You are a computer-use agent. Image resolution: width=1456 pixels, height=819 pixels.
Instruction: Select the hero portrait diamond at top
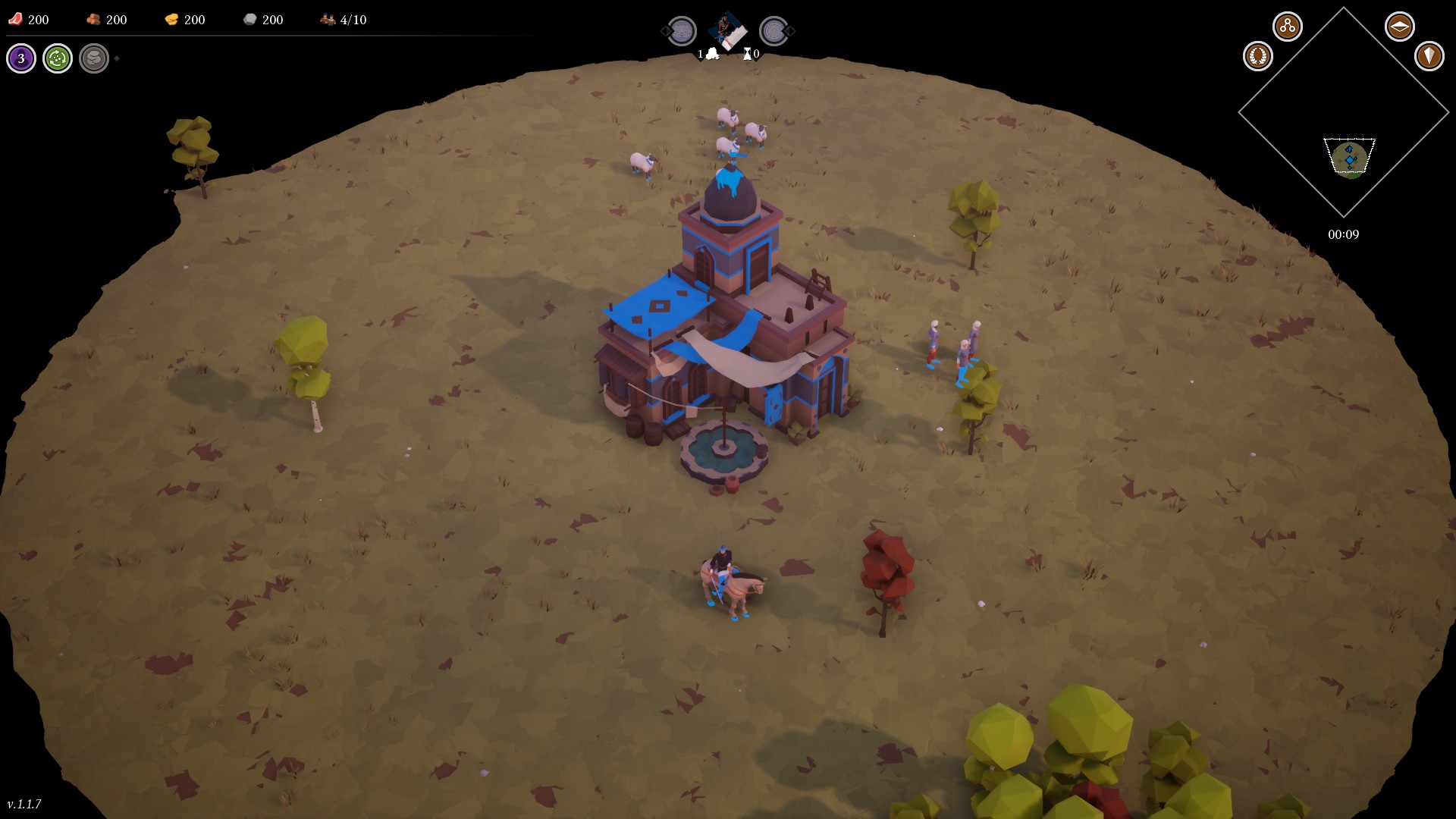pyautogui.click(x=727, y=31)
